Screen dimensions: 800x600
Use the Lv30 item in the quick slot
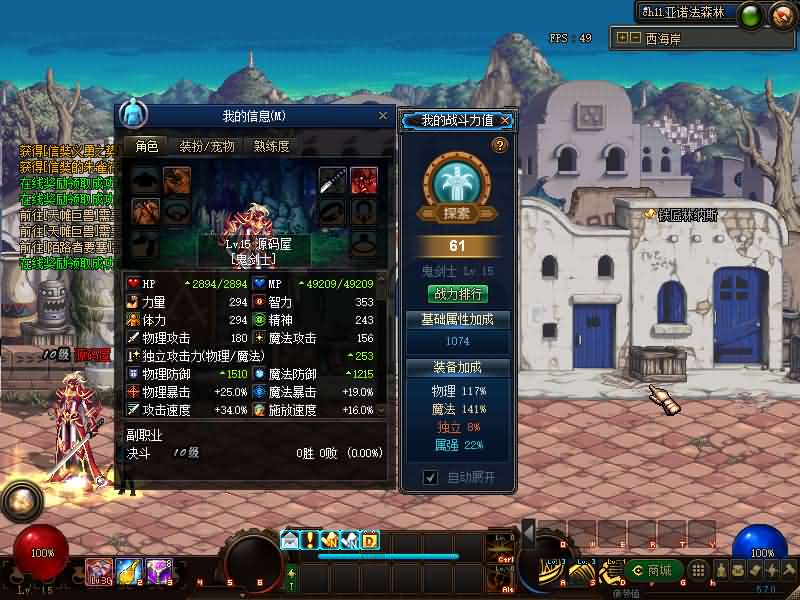[99, 571]
